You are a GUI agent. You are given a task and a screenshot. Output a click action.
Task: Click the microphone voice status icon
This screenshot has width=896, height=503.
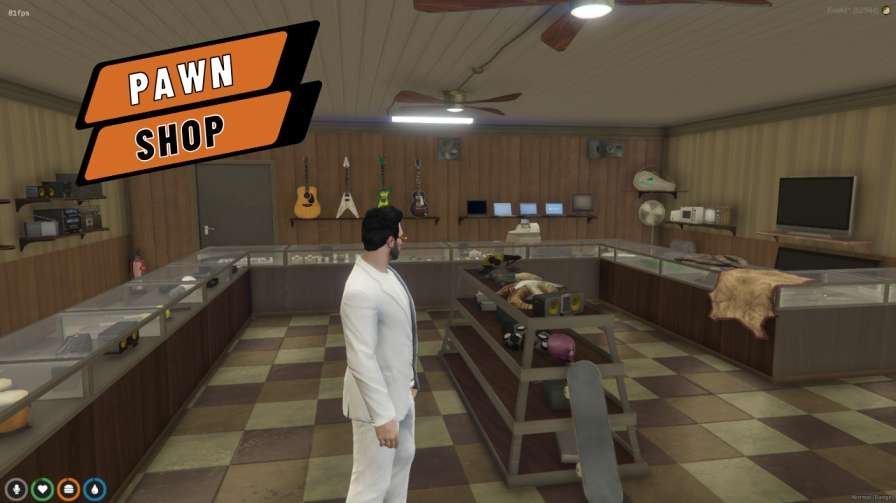[x=16, y=489]
